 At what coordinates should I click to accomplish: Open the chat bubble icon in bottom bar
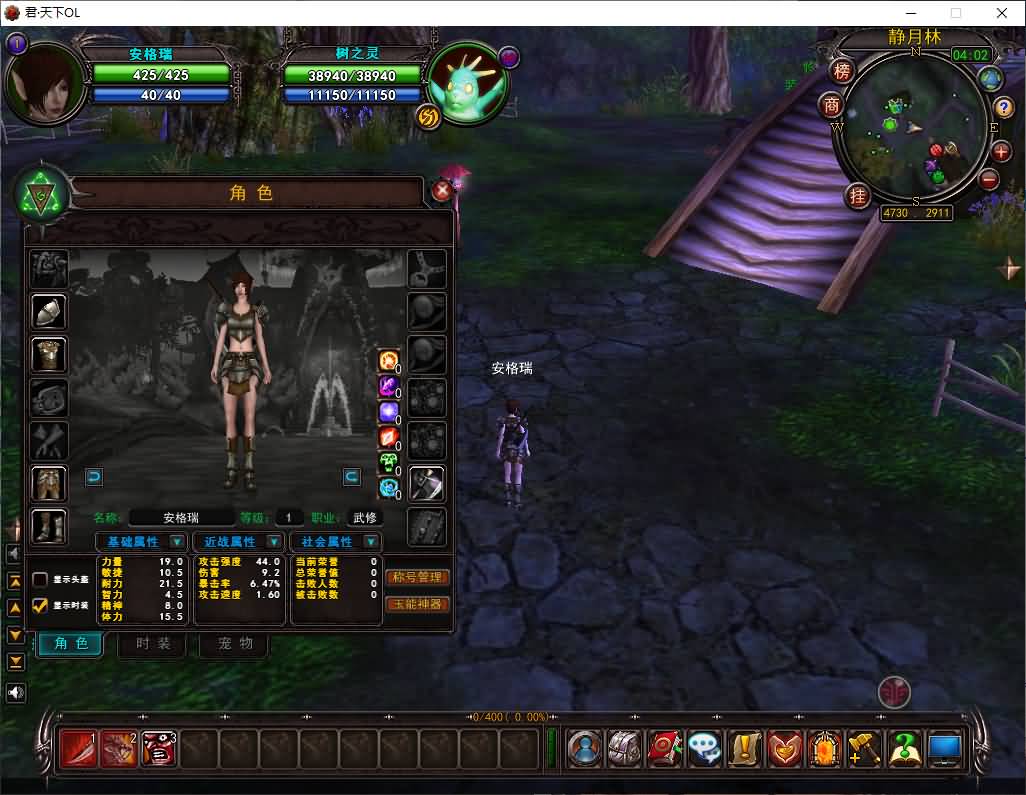[x=705, y=749]
